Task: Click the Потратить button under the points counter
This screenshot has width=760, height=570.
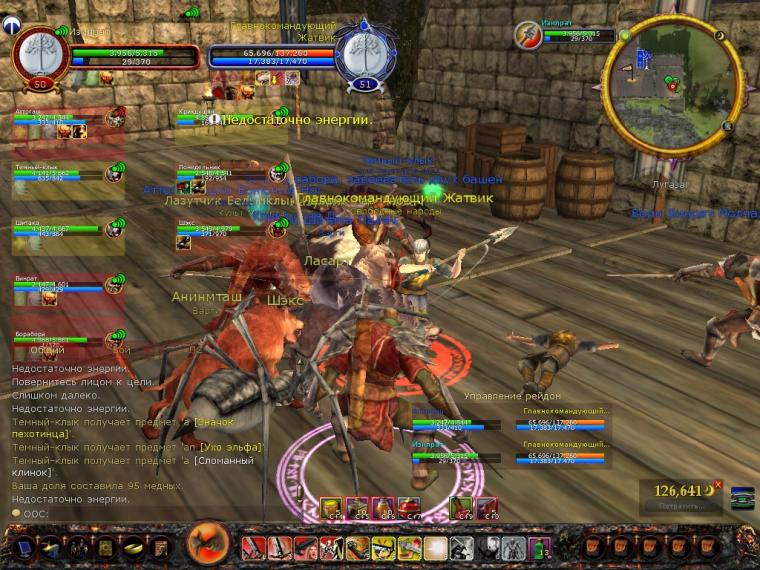Action: (682, 506)
